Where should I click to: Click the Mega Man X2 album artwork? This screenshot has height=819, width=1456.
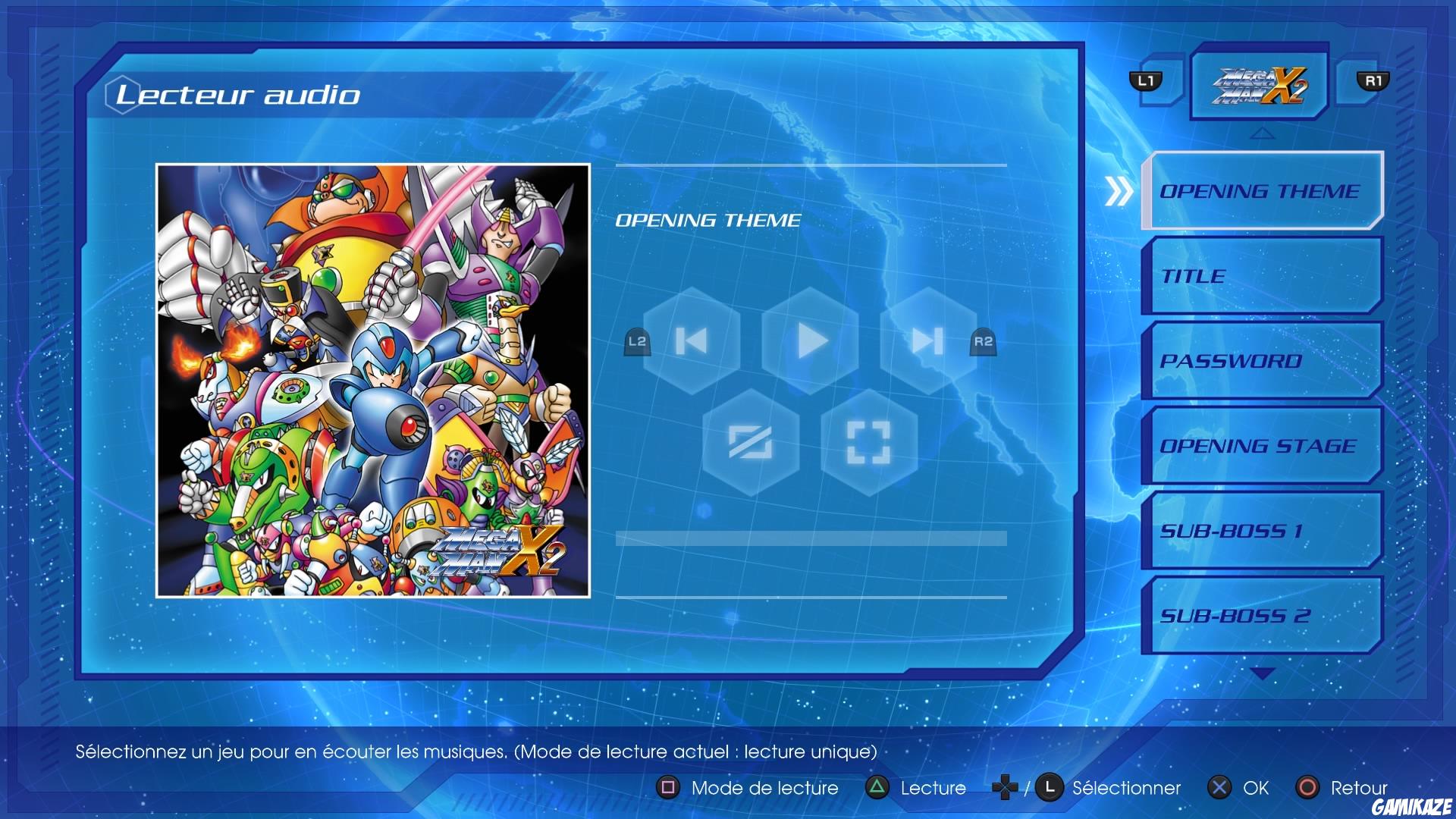pos(374,375)
